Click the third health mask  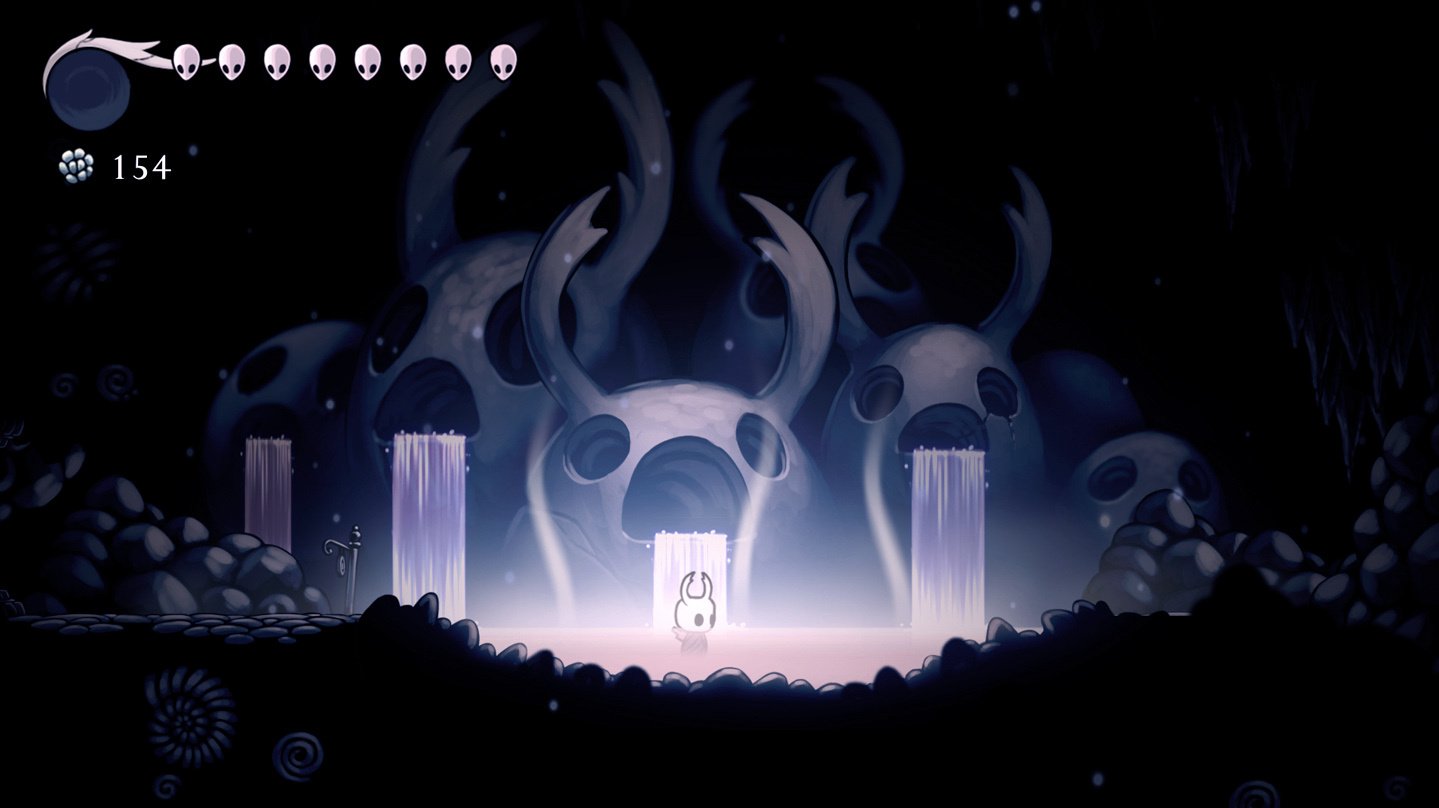[x=278, y=62]
